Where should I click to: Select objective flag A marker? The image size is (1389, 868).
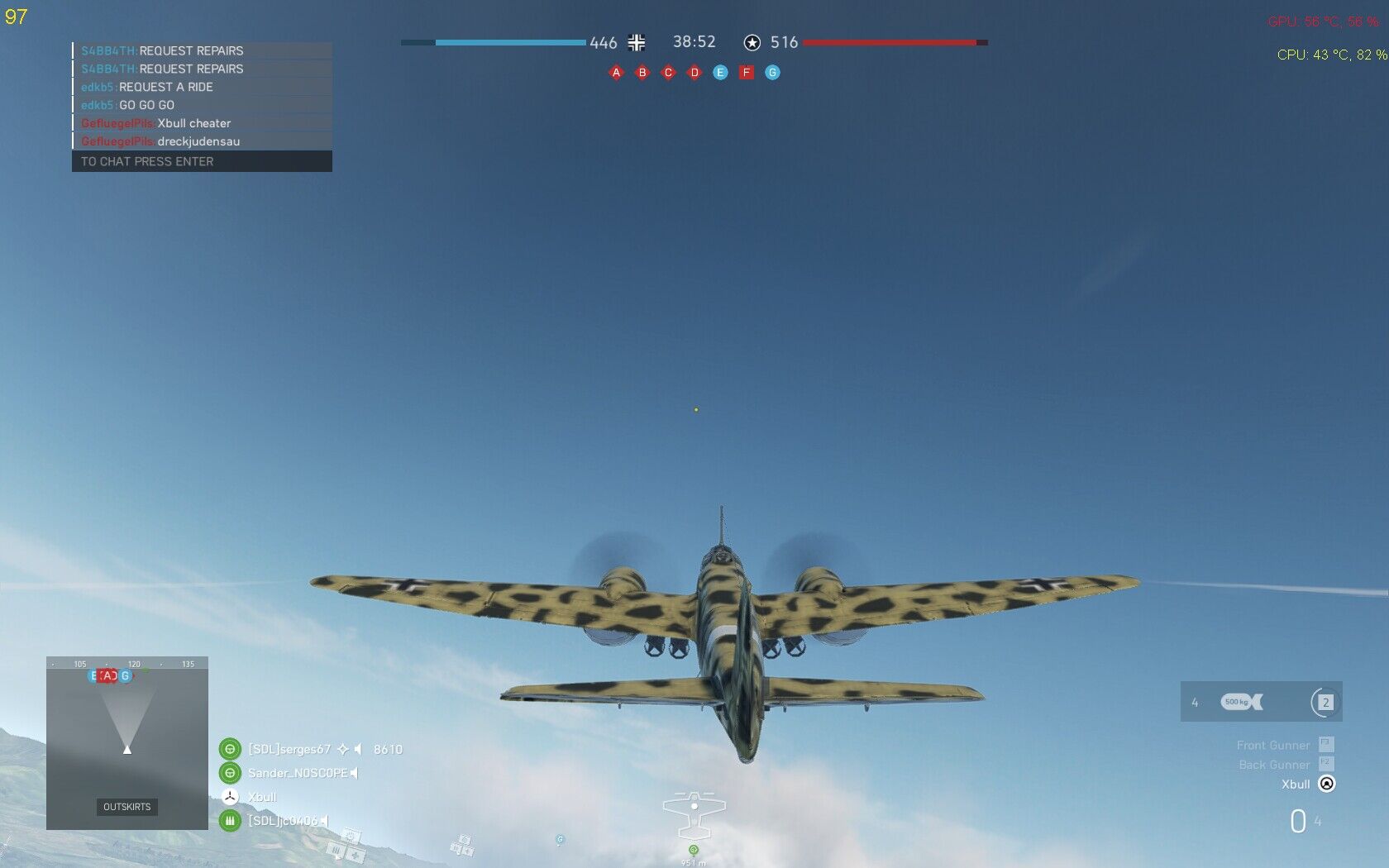616,73
